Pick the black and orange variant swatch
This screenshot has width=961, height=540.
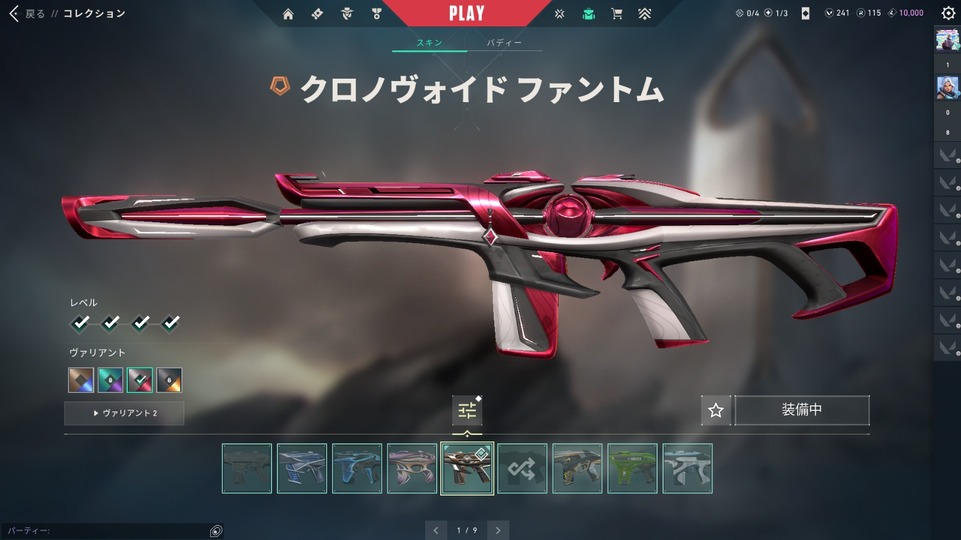click(169, 380)
